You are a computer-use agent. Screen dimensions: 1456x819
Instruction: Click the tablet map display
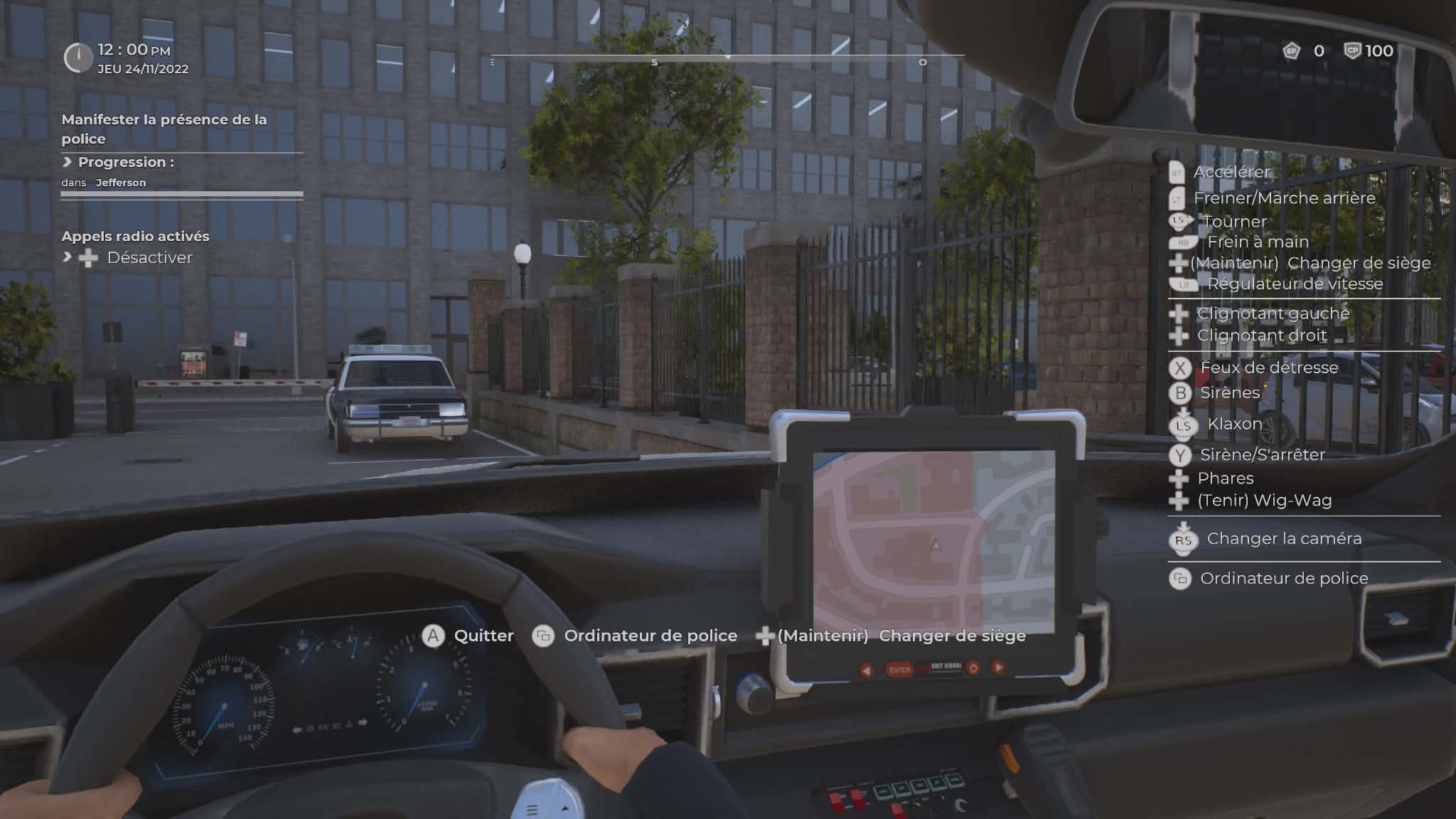tap(933, 542)
